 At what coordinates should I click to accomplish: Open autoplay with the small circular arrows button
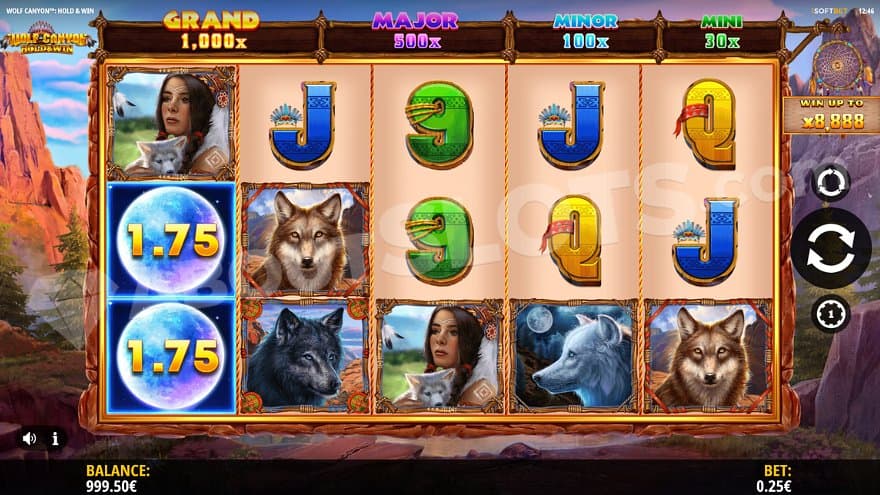coord(830,182)
